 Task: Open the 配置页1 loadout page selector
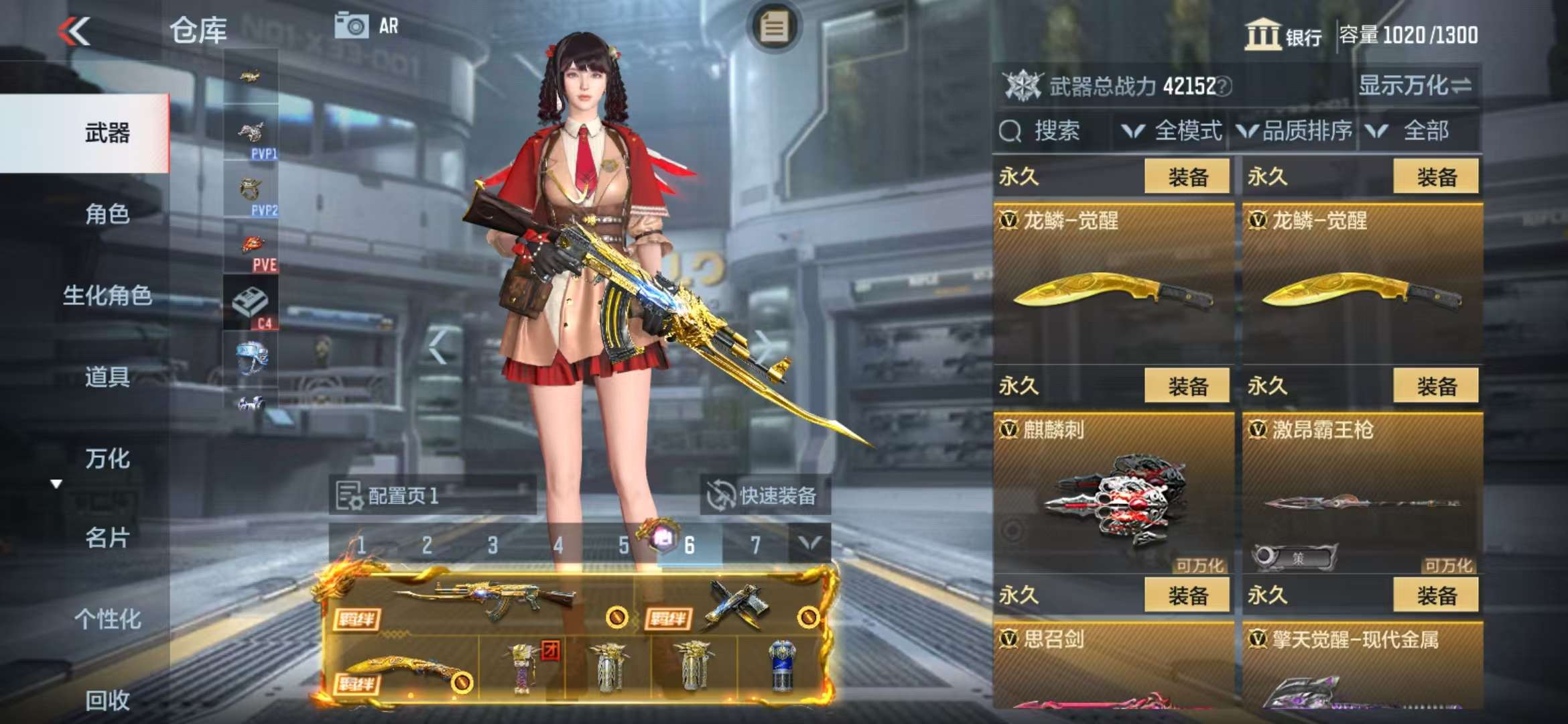(x=432, y=496)
